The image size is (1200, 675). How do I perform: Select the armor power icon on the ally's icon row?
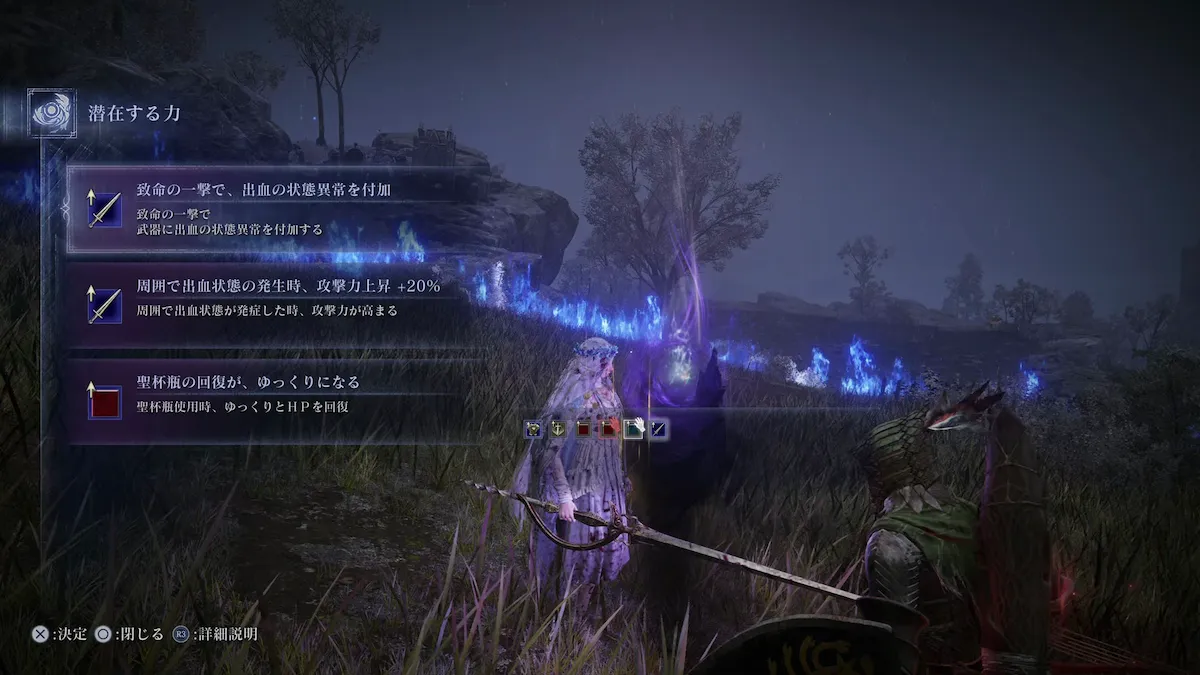pos(535,429)
